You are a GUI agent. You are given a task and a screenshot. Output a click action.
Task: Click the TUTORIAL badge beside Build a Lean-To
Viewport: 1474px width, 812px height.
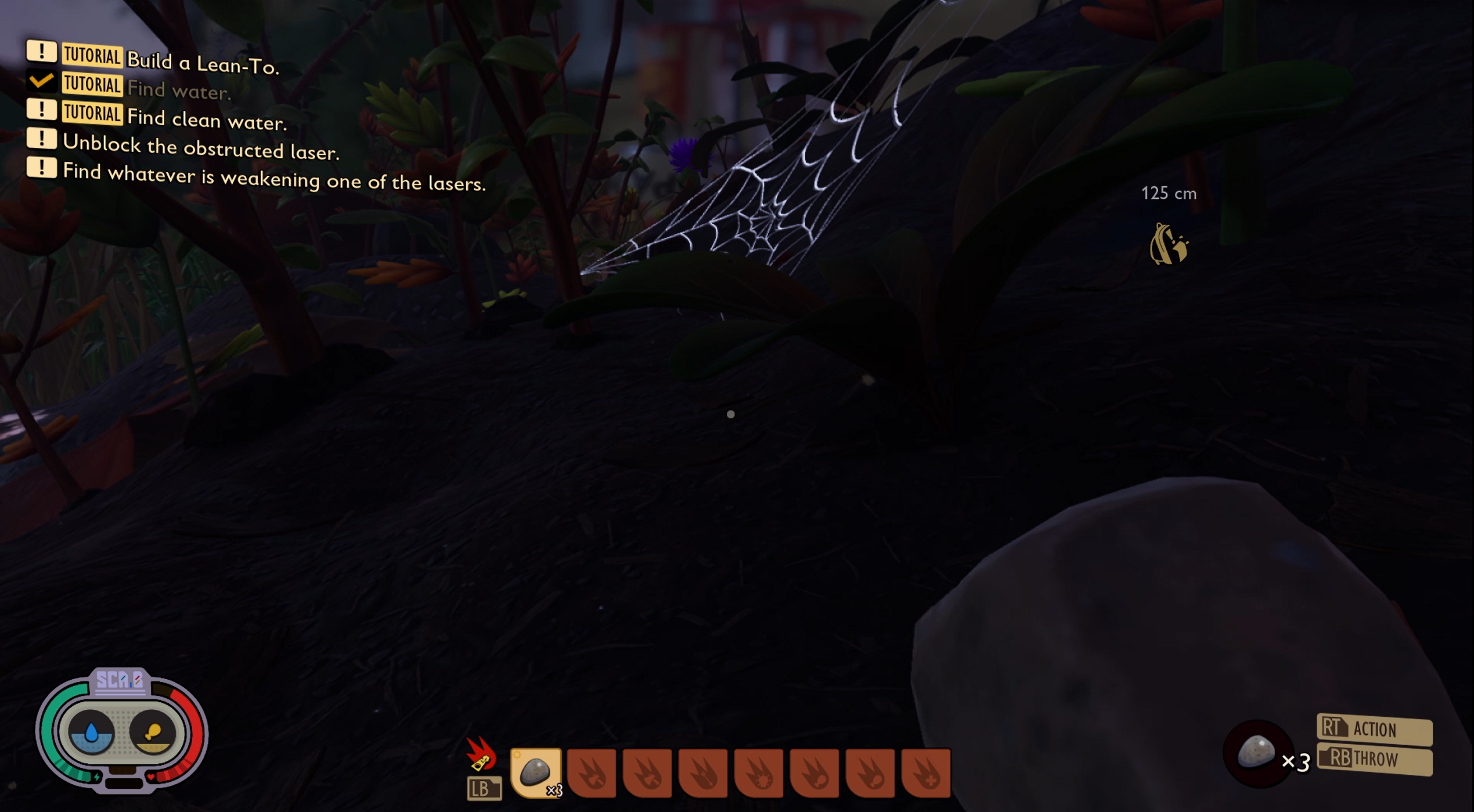(91, 56)
